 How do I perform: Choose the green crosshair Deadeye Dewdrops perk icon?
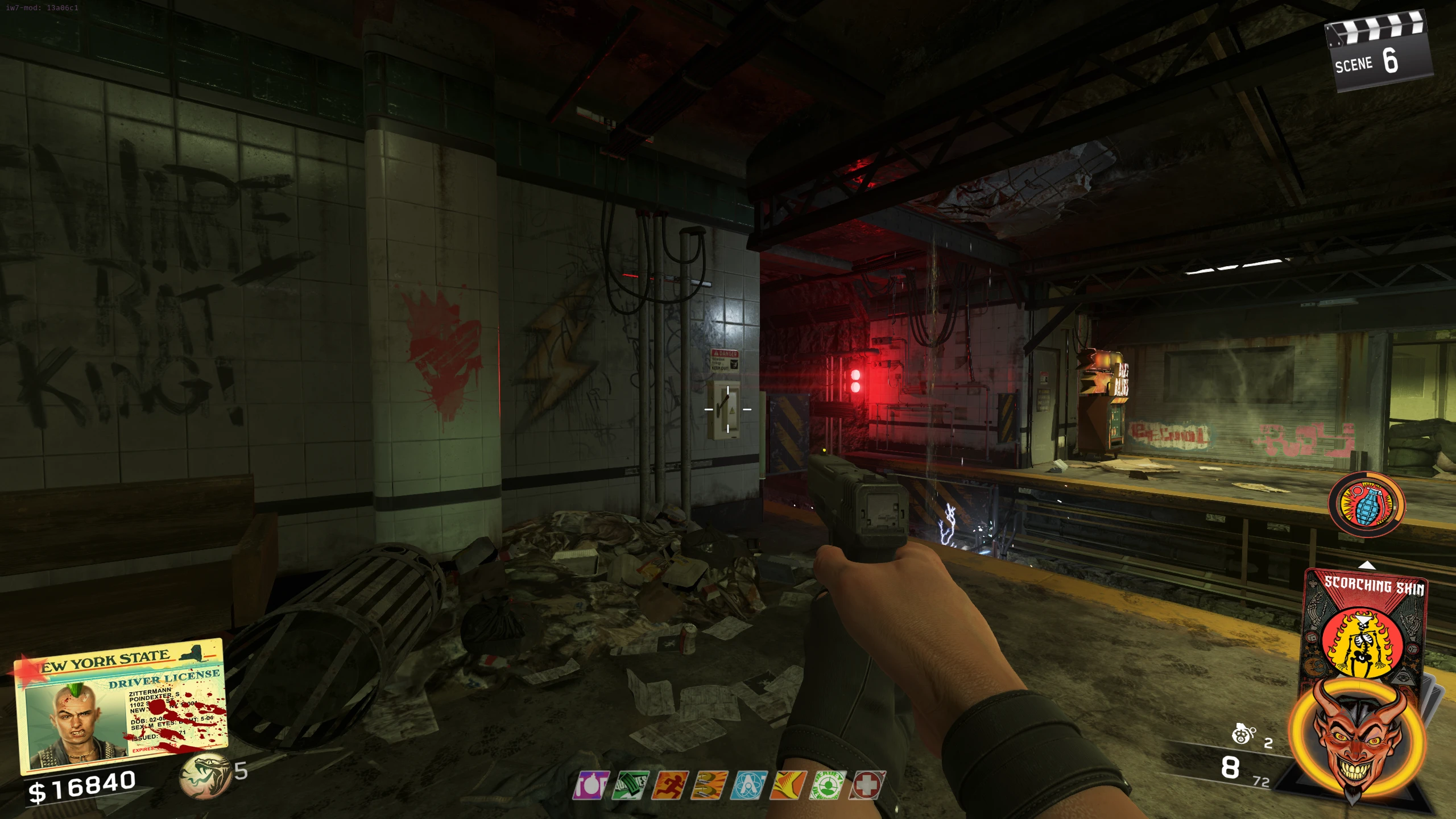pyautogui.click(x=828, y=785)
